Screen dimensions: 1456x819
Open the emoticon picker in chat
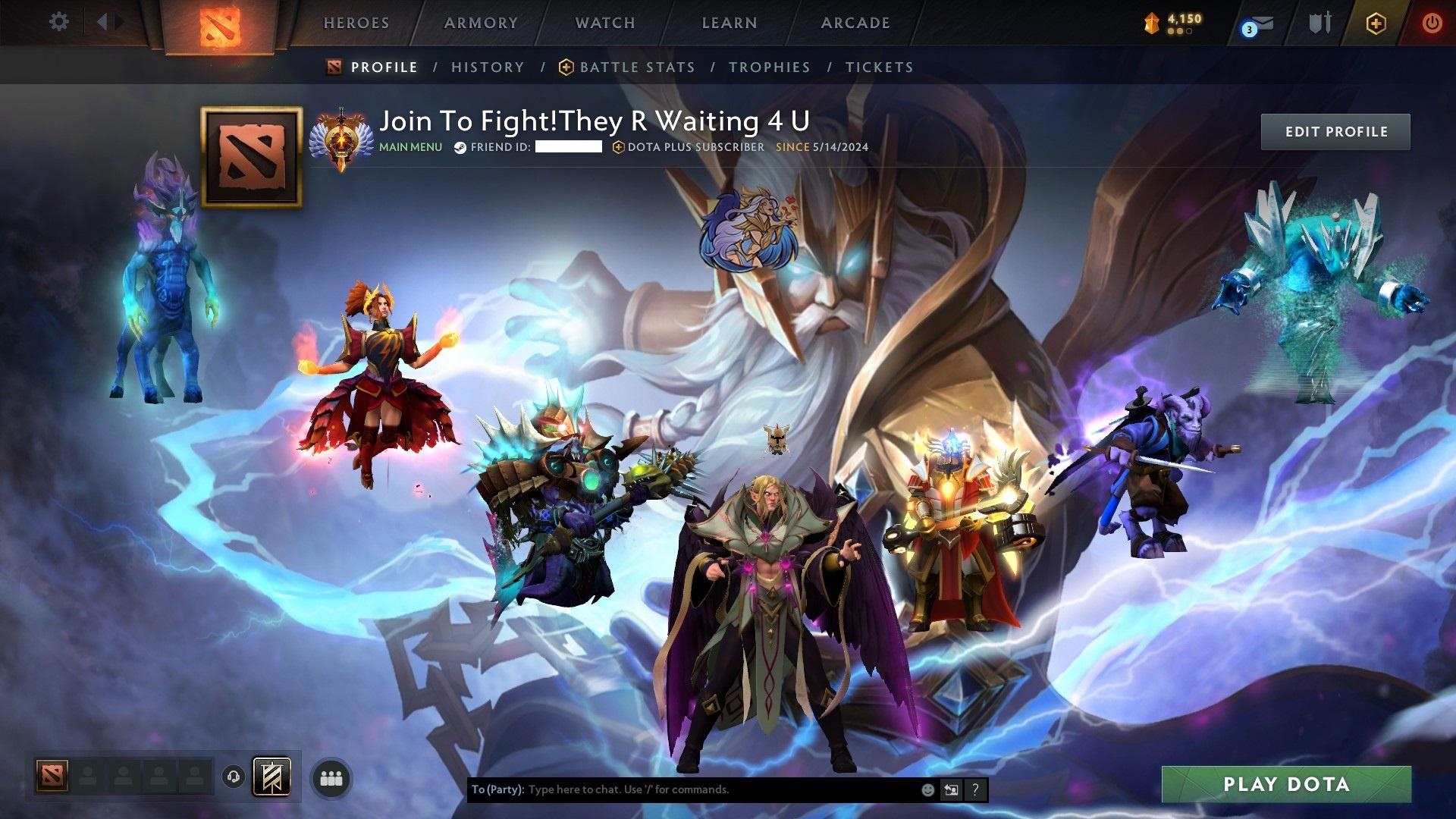(x=927, y=789)
